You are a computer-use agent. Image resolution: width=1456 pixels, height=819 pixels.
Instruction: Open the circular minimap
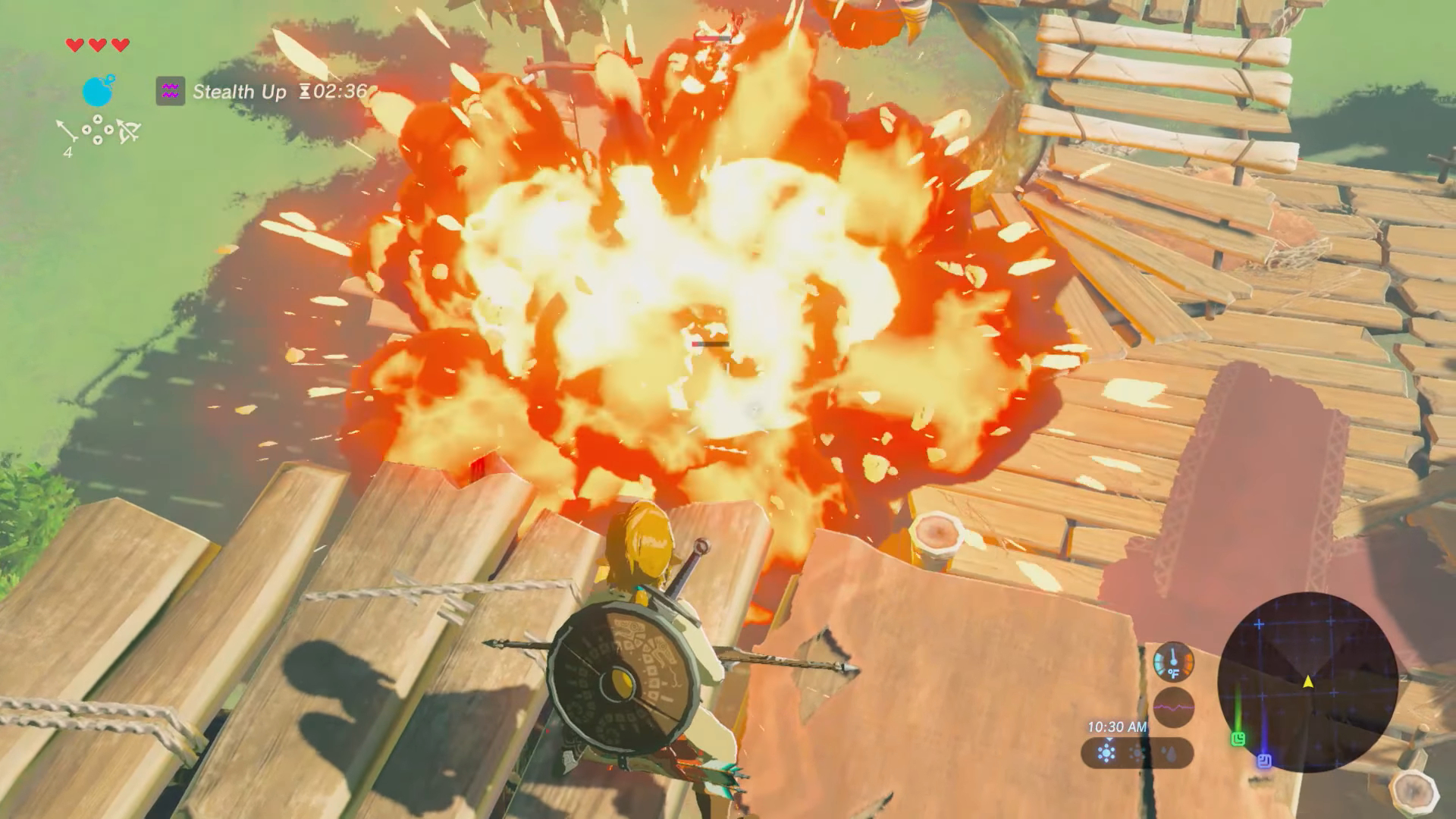tap(1308, 682)
